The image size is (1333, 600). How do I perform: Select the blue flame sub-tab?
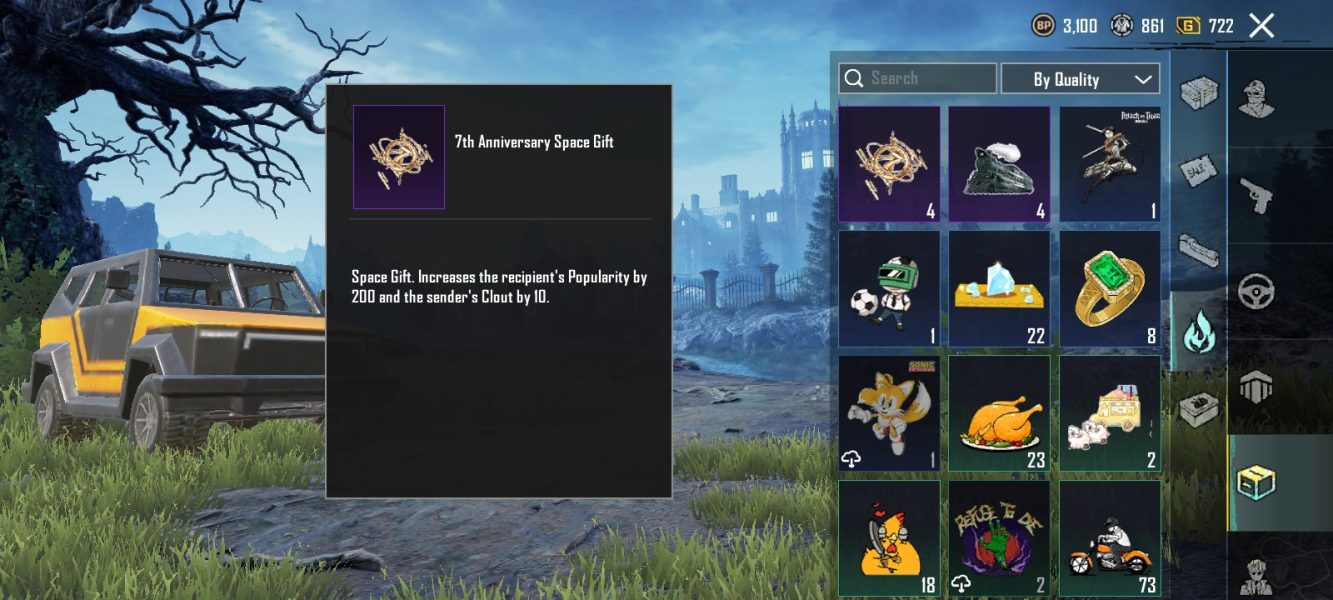[x=1198, y=331]
